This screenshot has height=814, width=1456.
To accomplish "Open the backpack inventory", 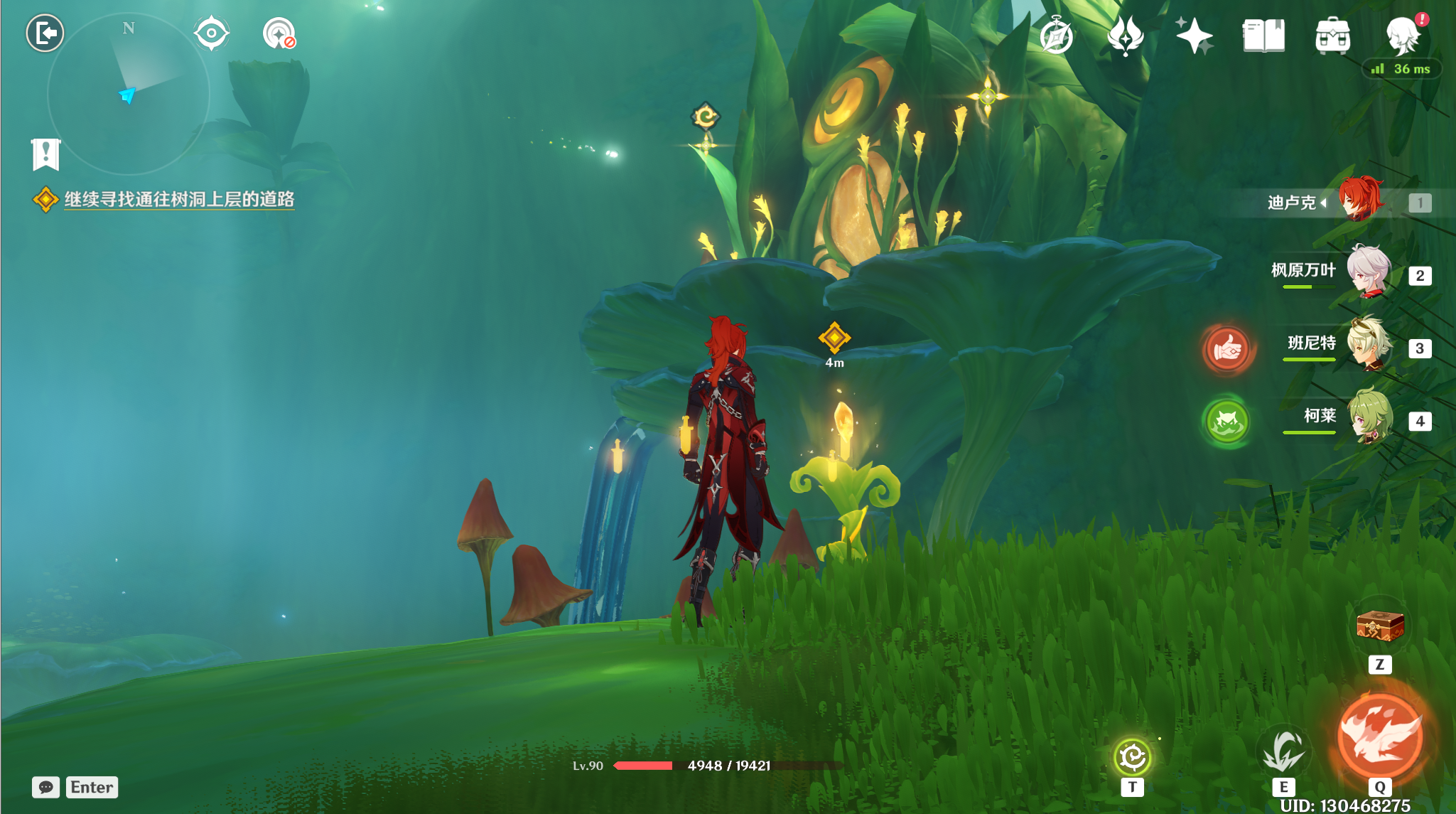I will (1332, 36).
